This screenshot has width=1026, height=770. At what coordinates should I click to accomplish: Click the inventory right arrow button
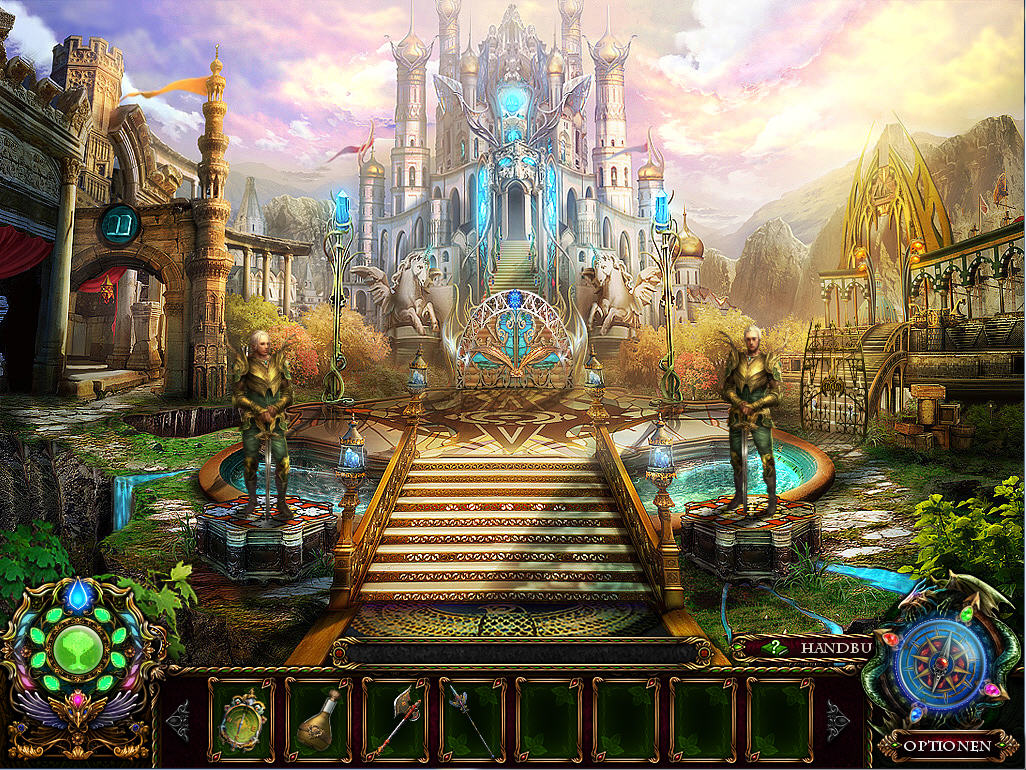click(x=836, y=720)
